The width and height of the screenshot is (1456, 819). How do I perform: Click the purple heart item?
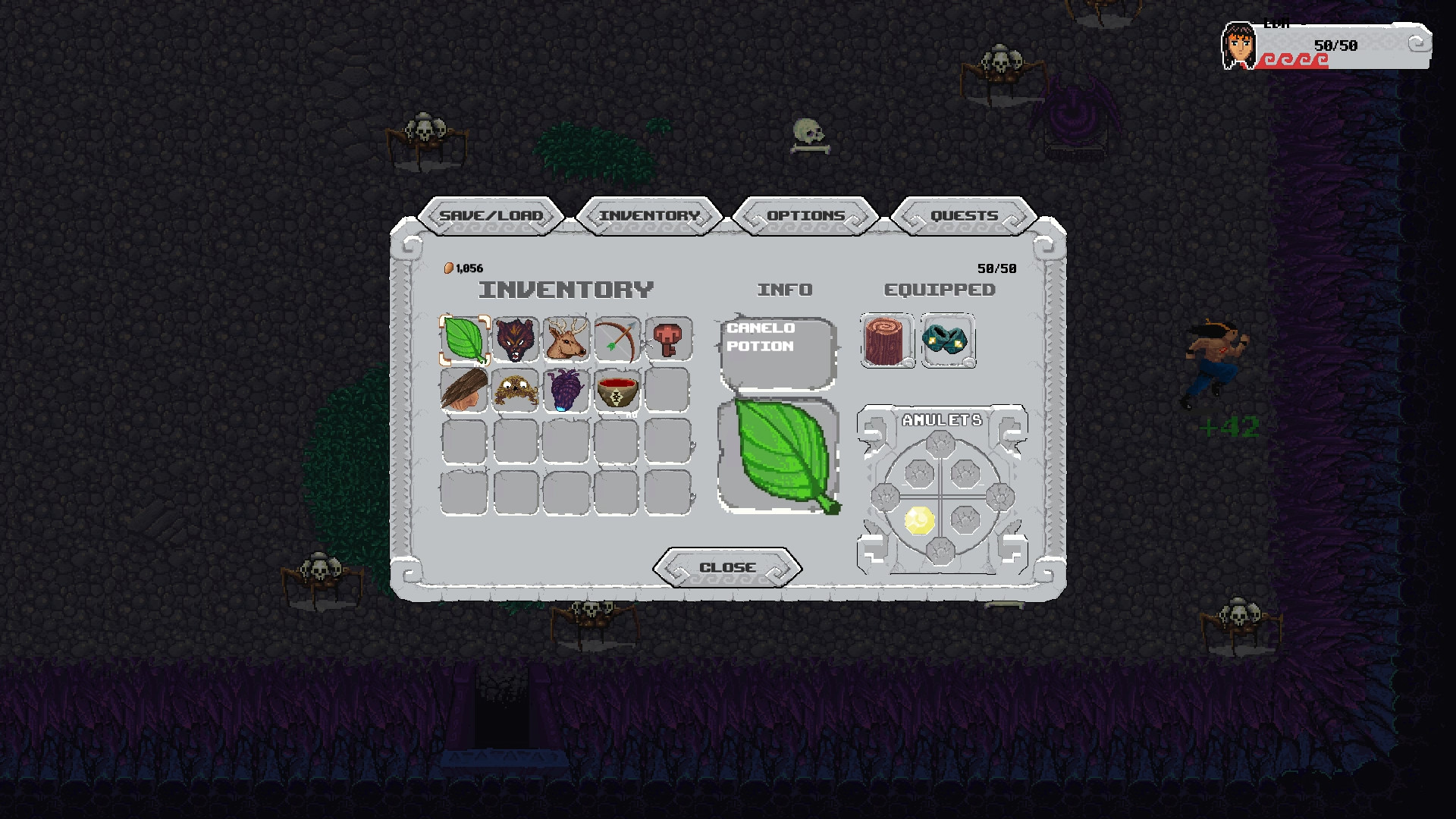(x=566, y=391)
